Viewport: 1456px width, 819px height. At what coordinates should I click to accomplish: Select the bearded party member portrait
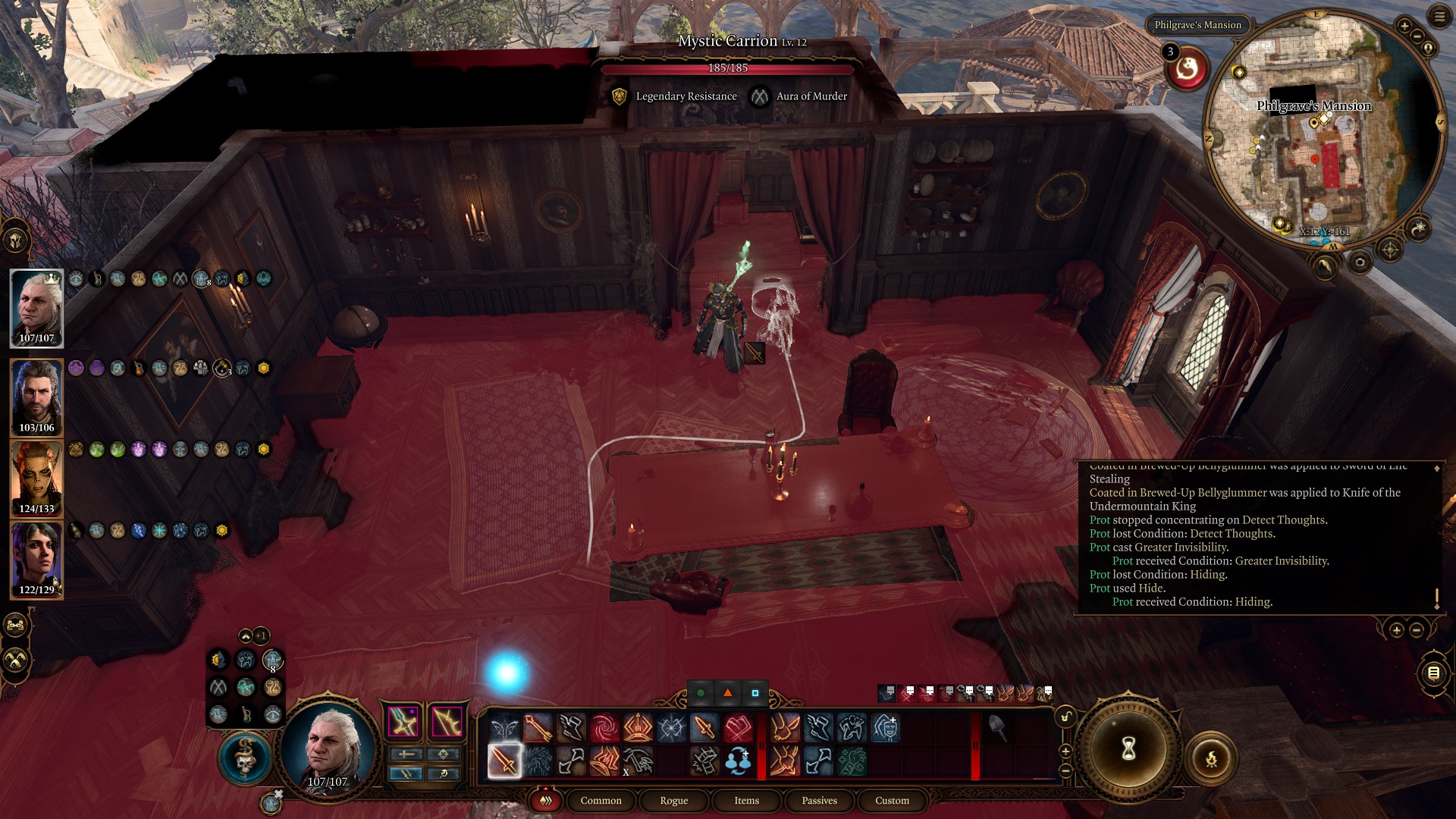(36, 396)
